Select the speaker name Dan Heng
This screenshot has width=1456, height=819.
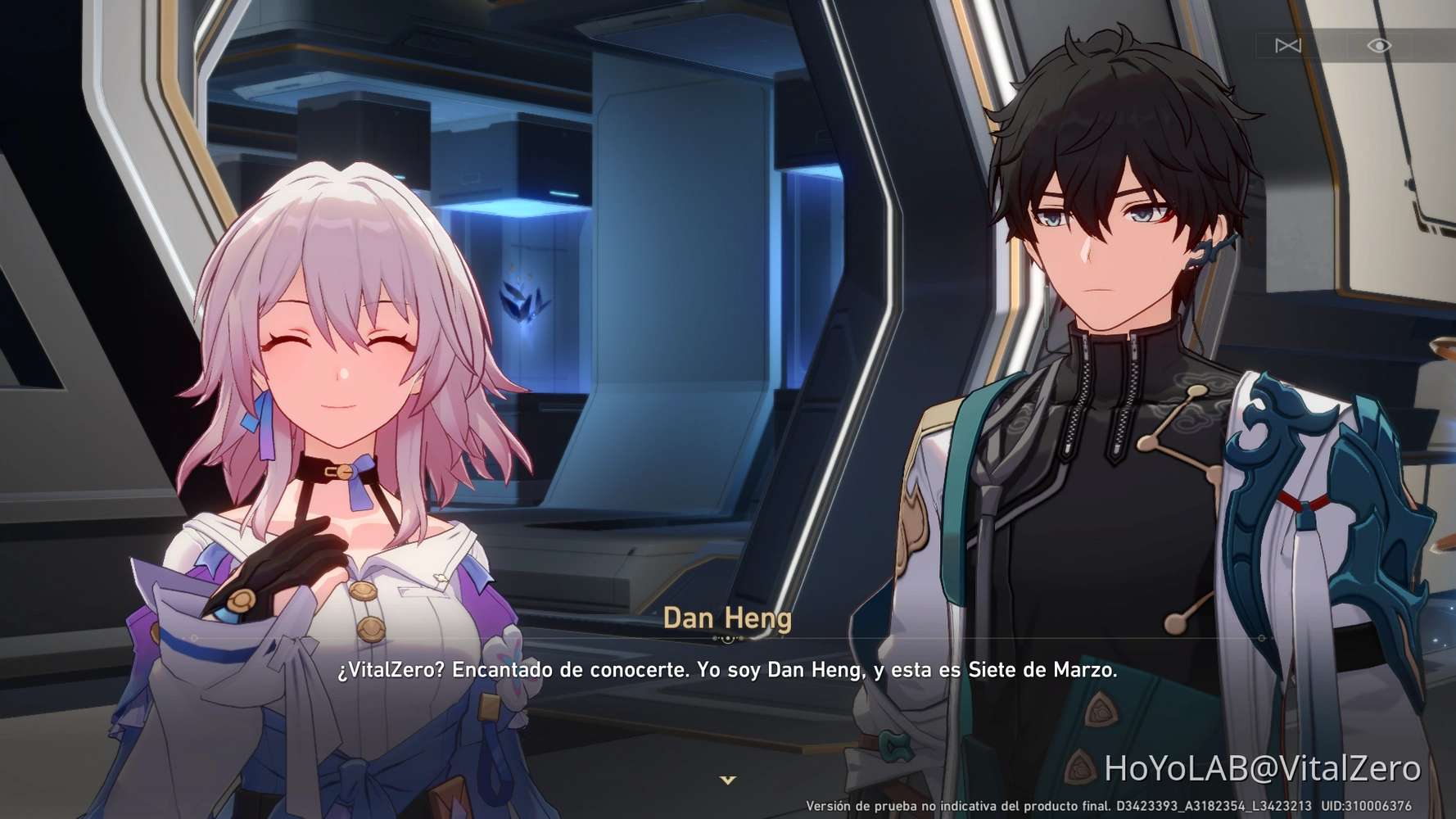[x=727, y=619]
